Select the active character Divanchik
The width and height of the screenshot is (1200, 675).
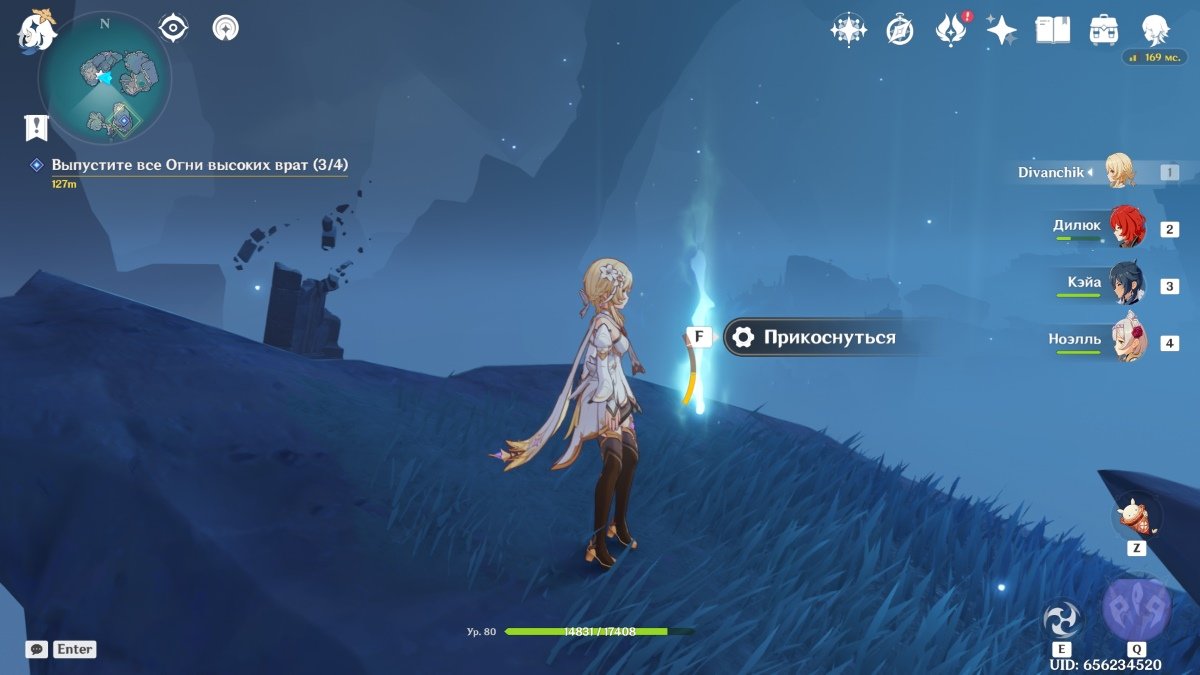point(1120,172)
